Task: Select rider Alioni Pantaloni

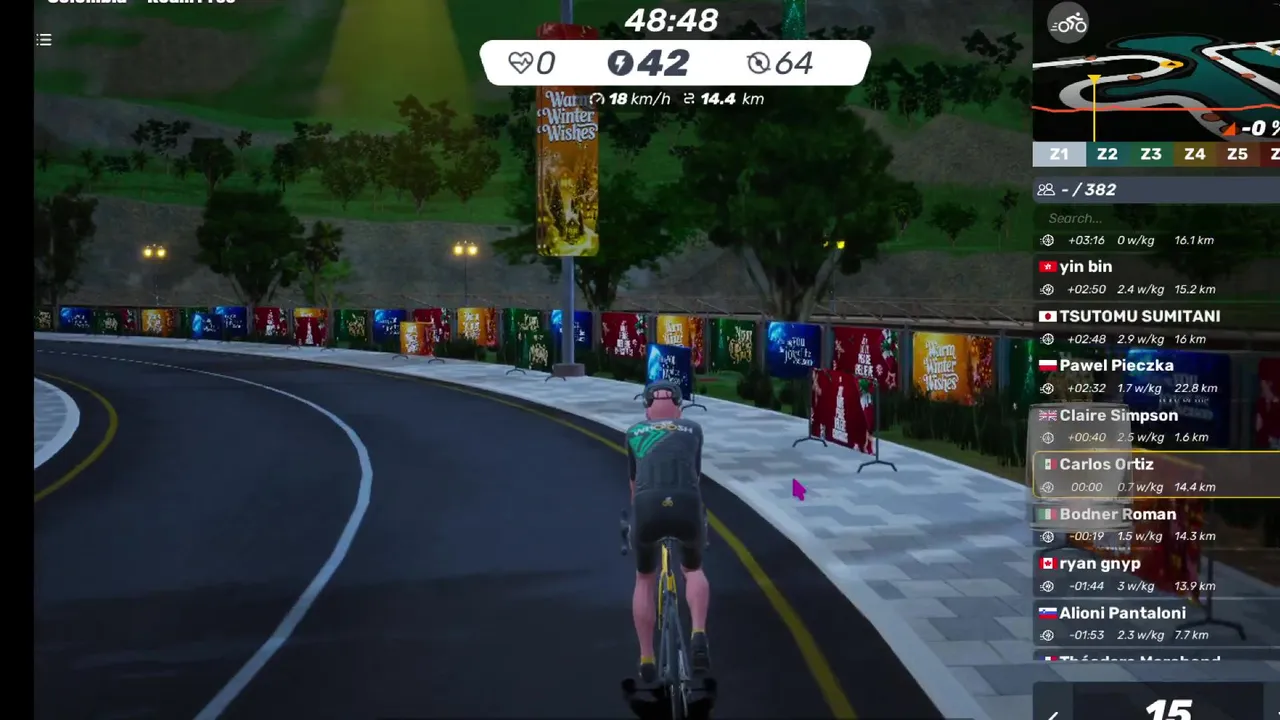Action: 1122,613
